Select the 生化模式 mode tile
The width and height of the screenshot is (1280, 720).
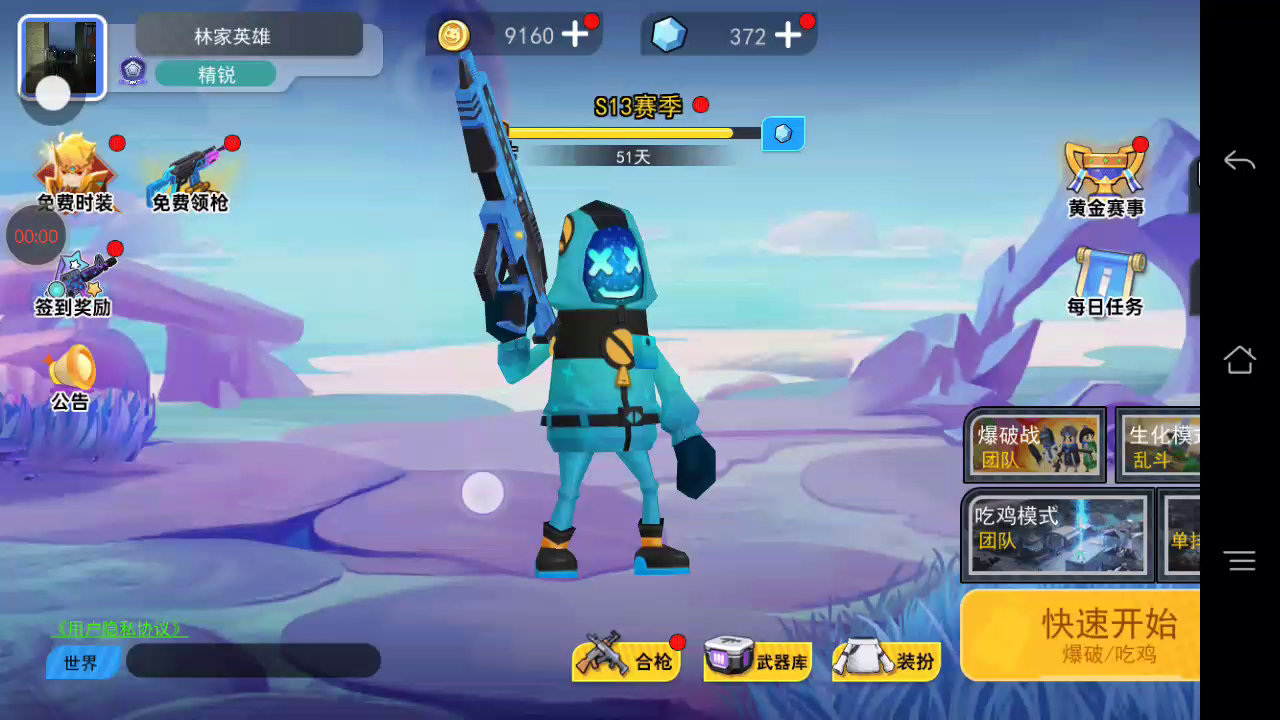click(x=1162, y=445)
